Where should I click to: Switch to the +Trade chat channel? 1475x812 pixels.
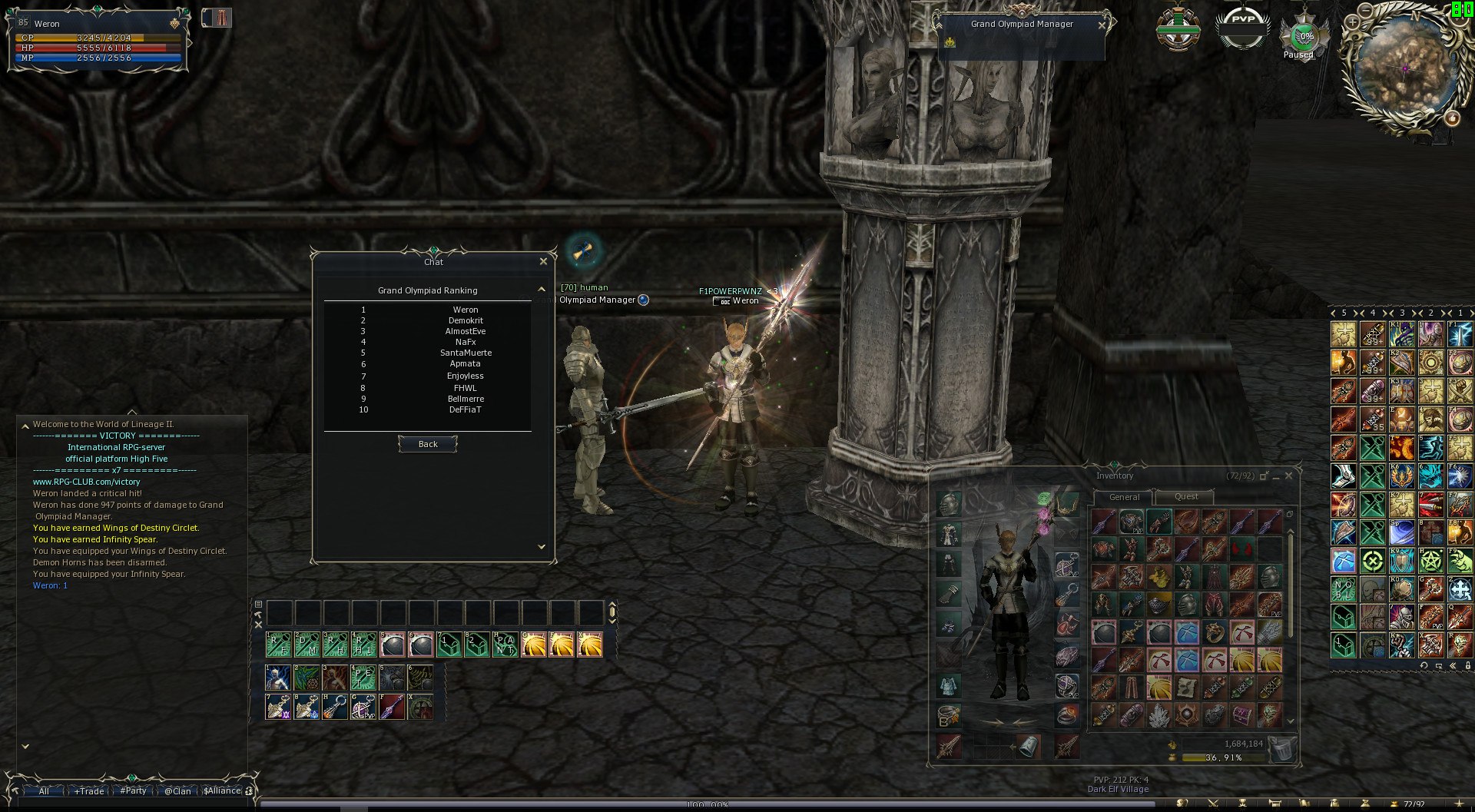(90, 791)
